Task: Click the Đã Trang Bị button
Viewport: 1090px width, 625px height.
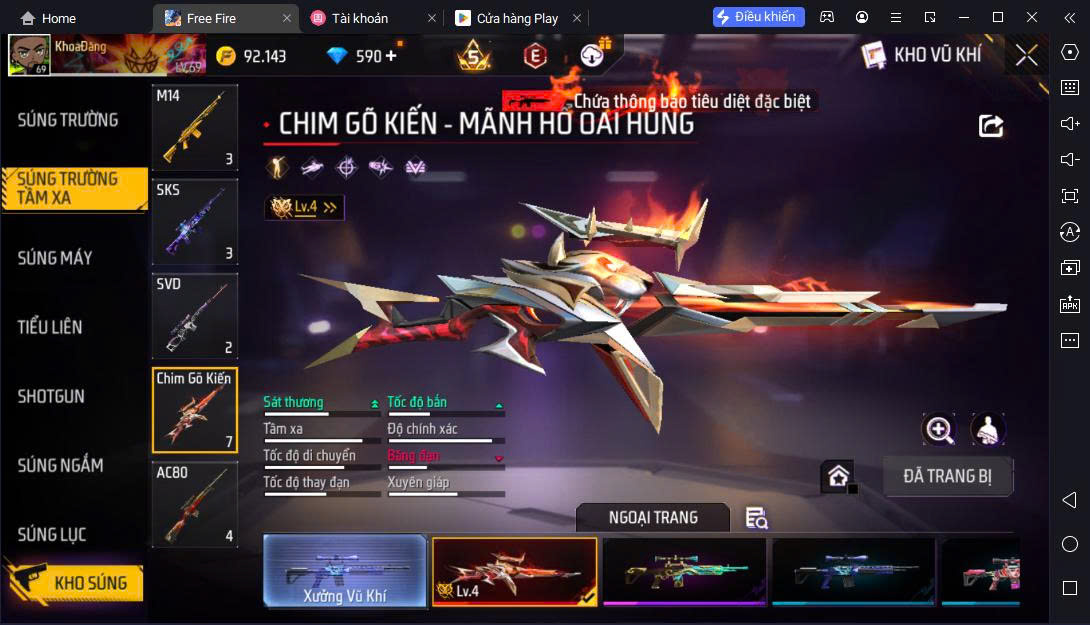Action: tap(947, 476)
